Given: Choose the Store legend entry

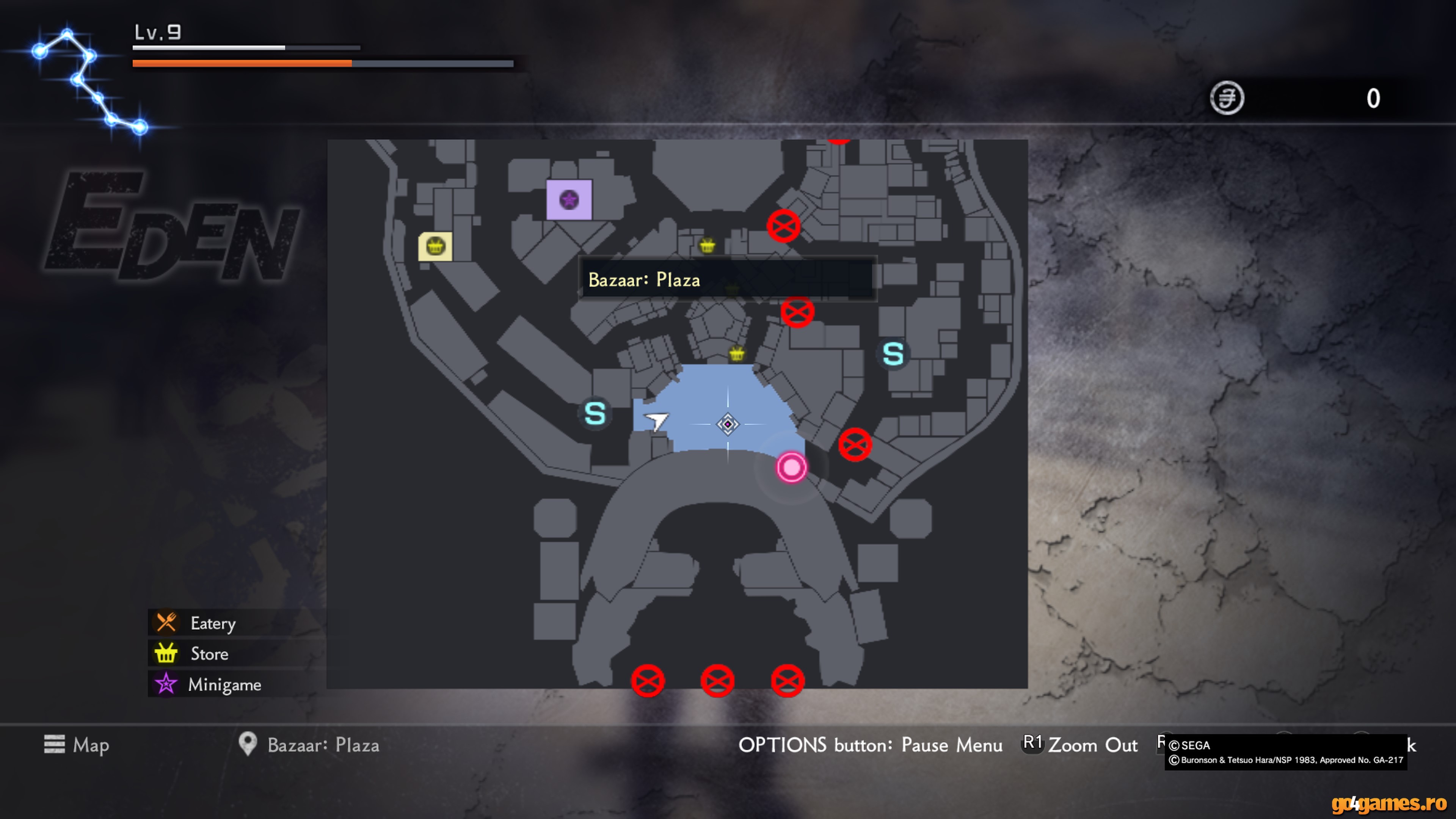Looking at the screenshot, I should pyautogui.click(x=209, y=653).
